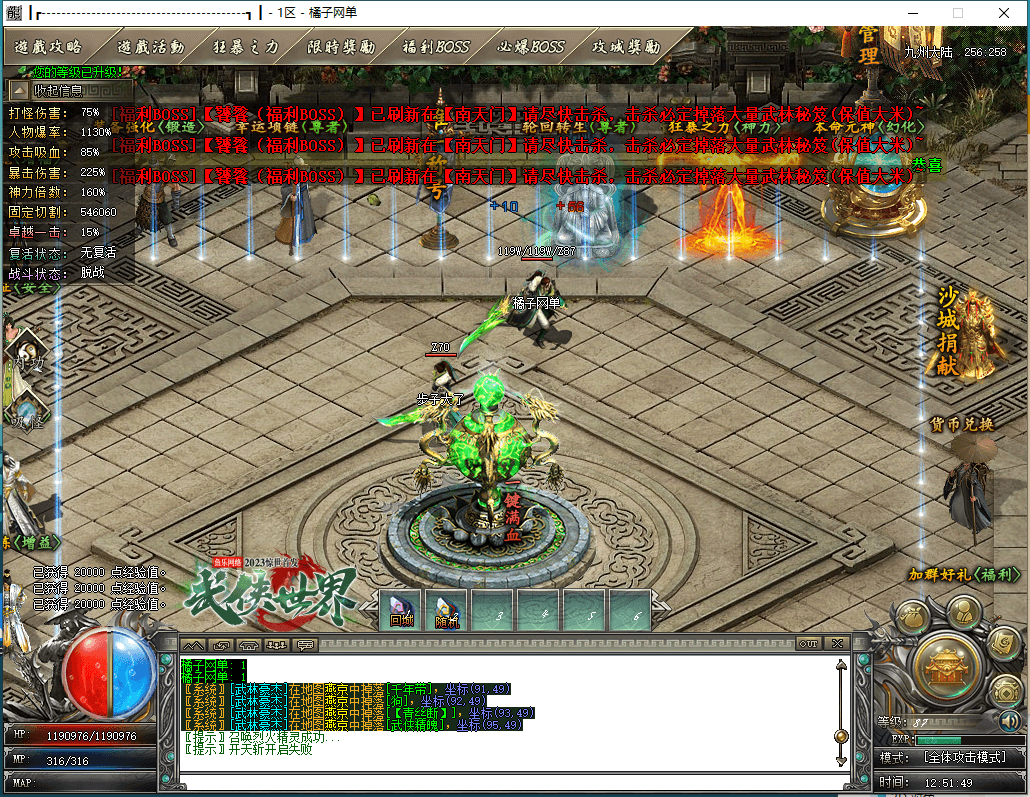Image resolution: width=1030 pixels, height=797 pixels.
Task: Switch to the 福利BOSS tab
Action: coord(435,47)
